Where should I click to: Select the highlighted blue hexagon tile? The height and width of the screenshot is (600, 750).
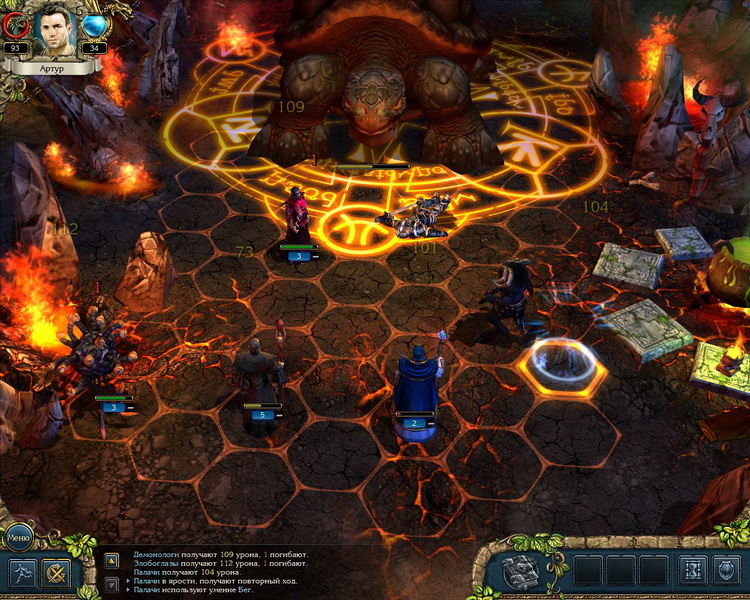tap(562, 365)
